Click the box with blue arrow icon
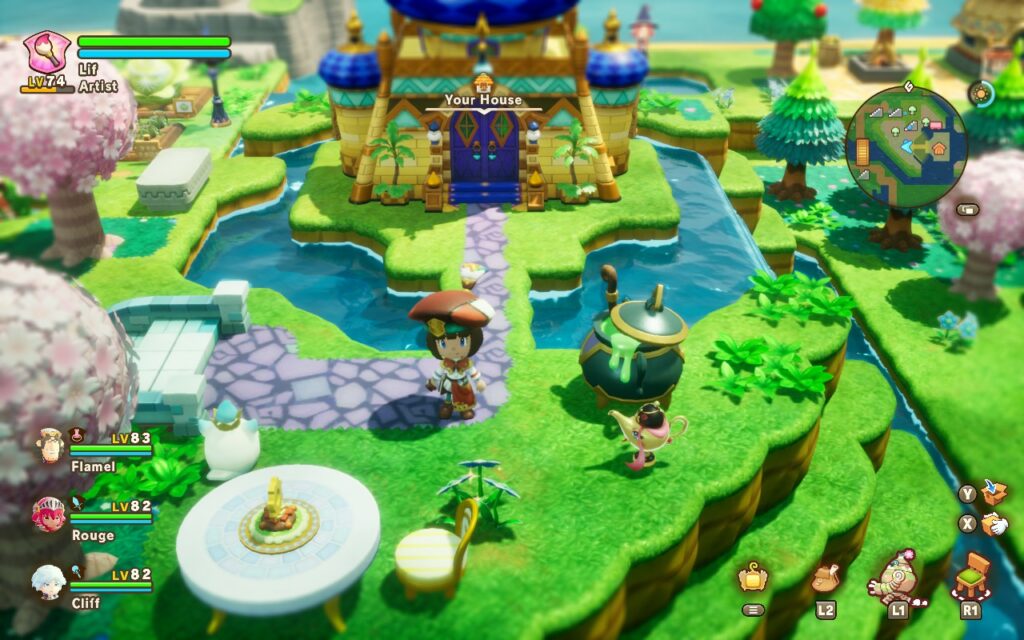 click(x=994, y=492)
